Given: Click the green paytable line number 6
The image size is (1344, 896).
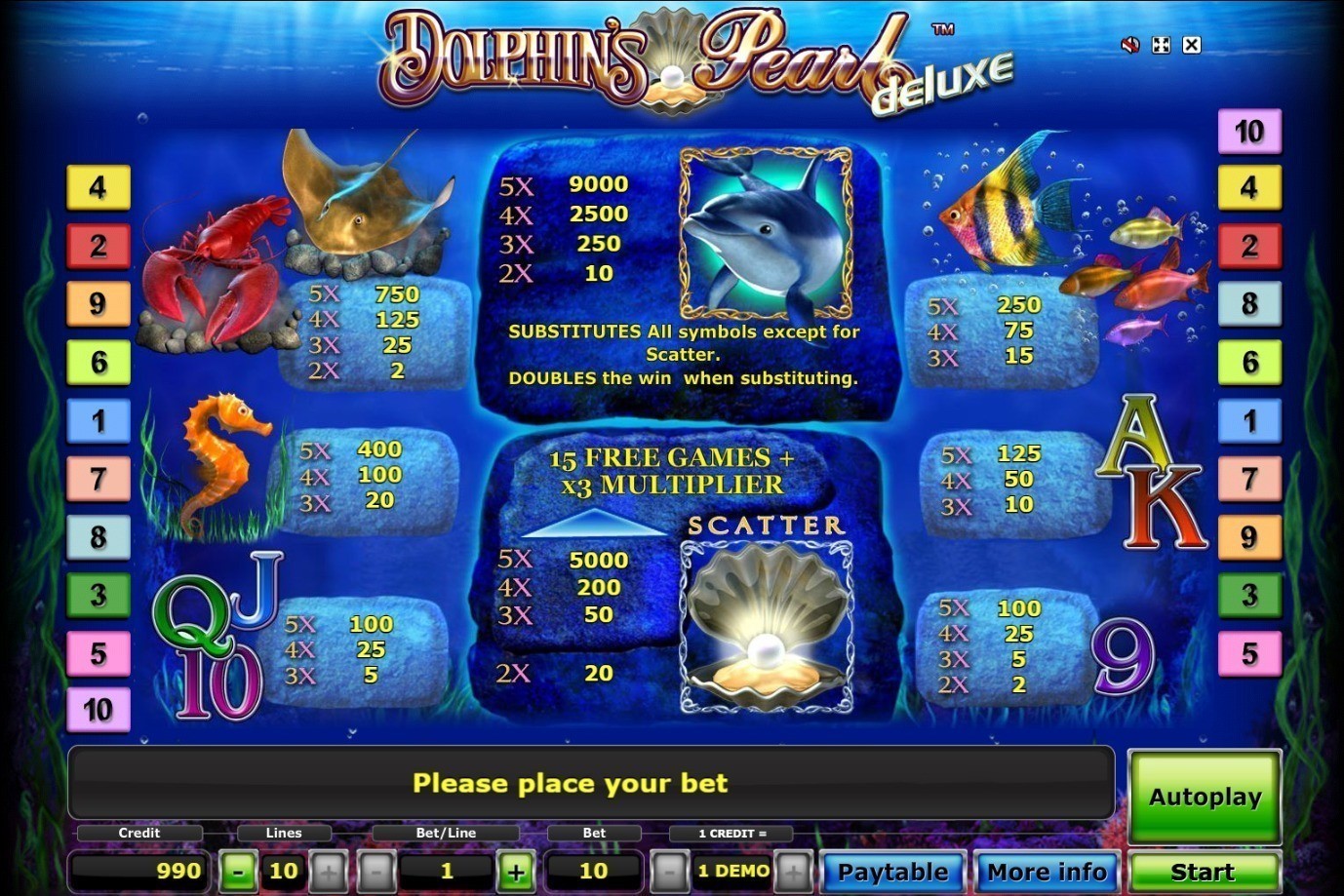Looking at the screenshot, I should pos(97,362).
